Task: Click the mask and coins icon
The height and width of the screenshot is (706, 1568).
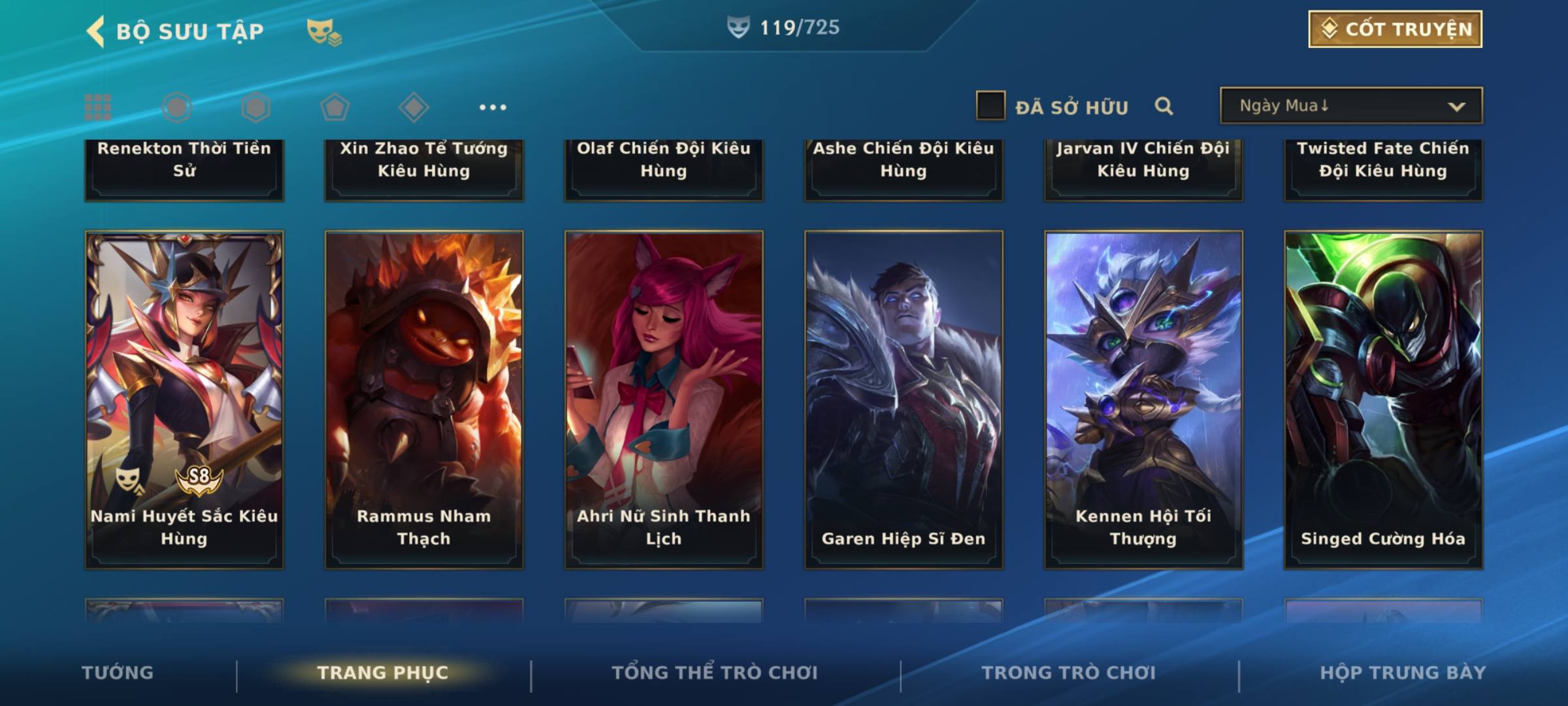Action: pyautogui.click(x=324, y=31)
